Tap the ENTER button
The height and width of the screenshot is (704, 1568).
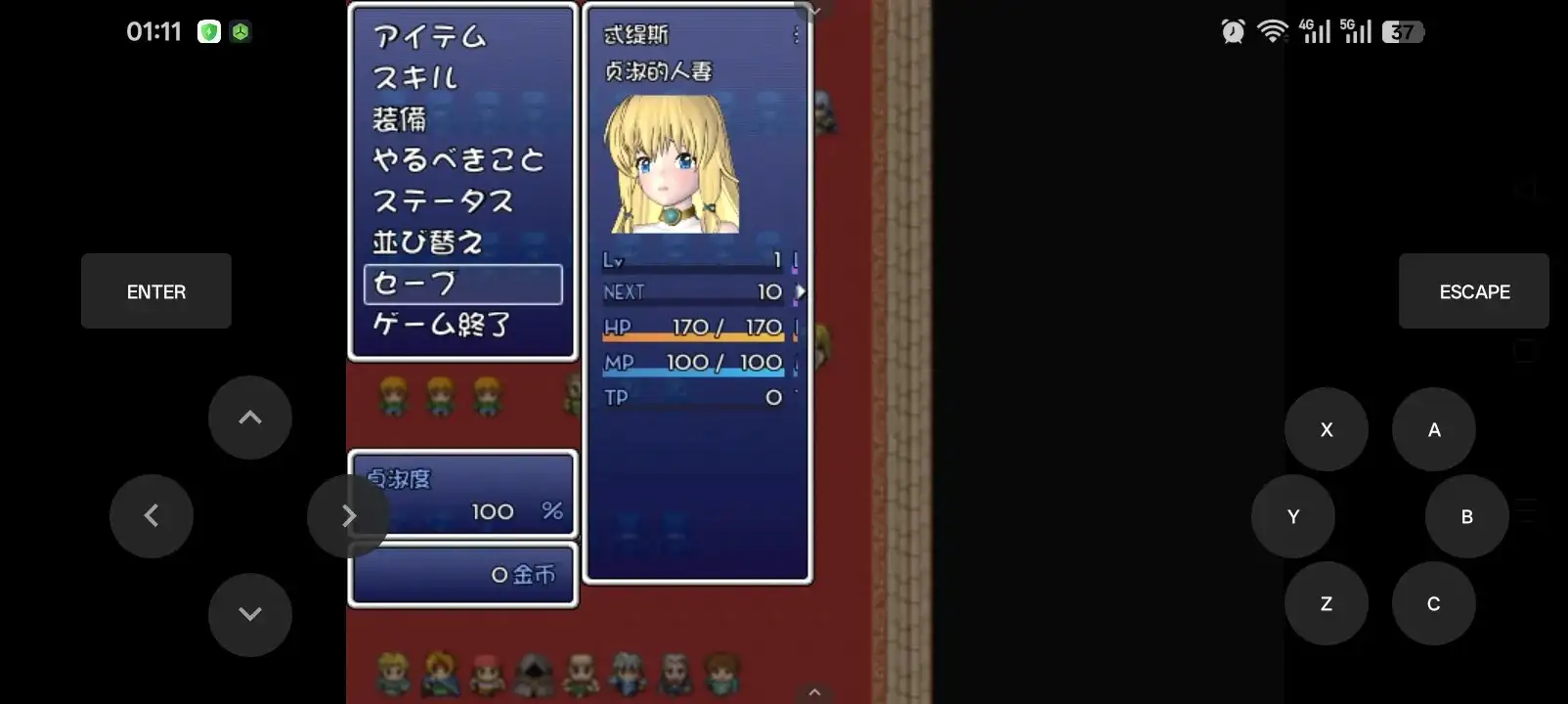155,290
